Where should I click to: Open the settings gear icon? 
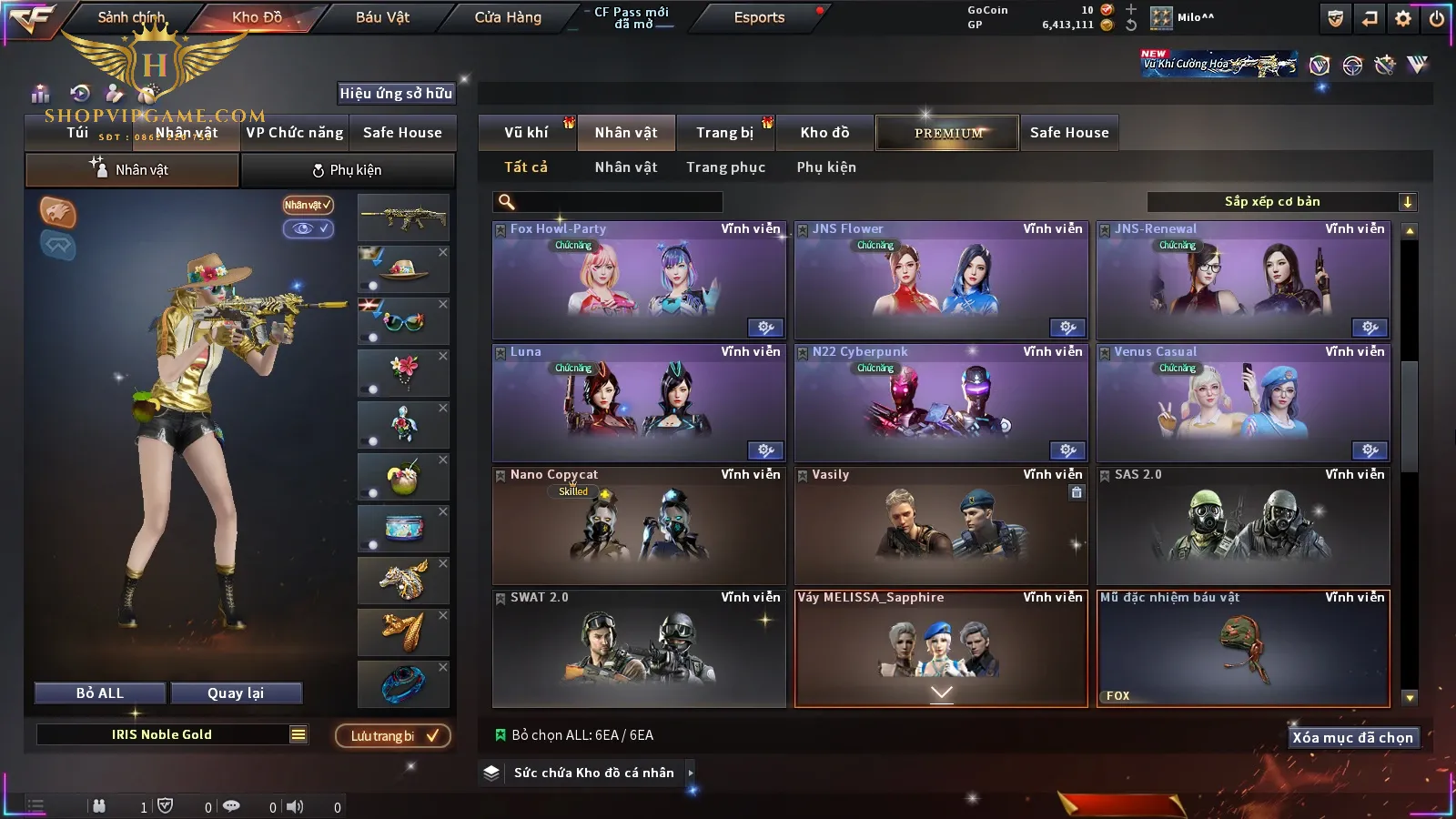click(1403, 18)
